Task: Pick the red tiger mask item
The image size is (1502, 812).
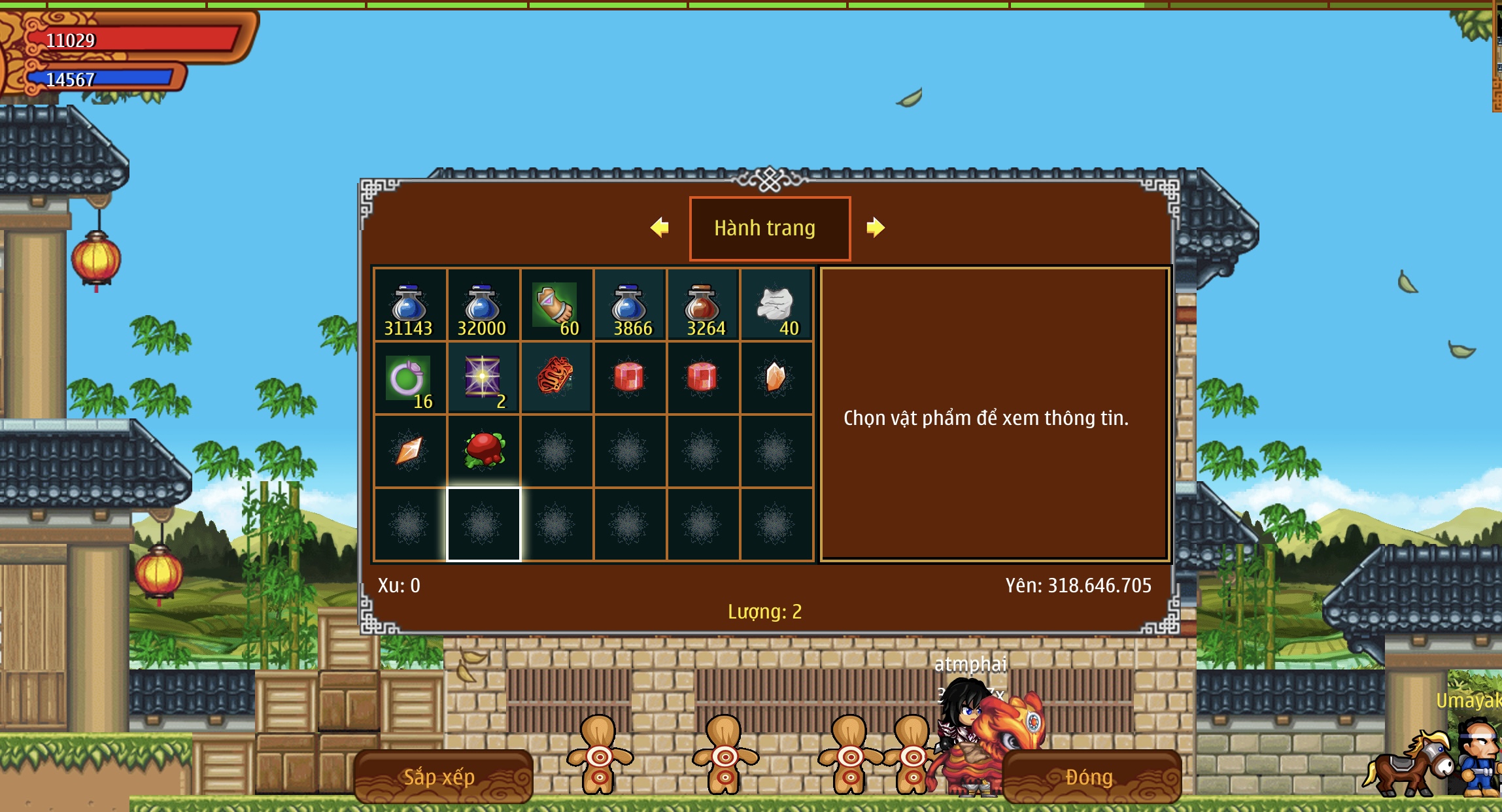Action: [x=556, y=377]
